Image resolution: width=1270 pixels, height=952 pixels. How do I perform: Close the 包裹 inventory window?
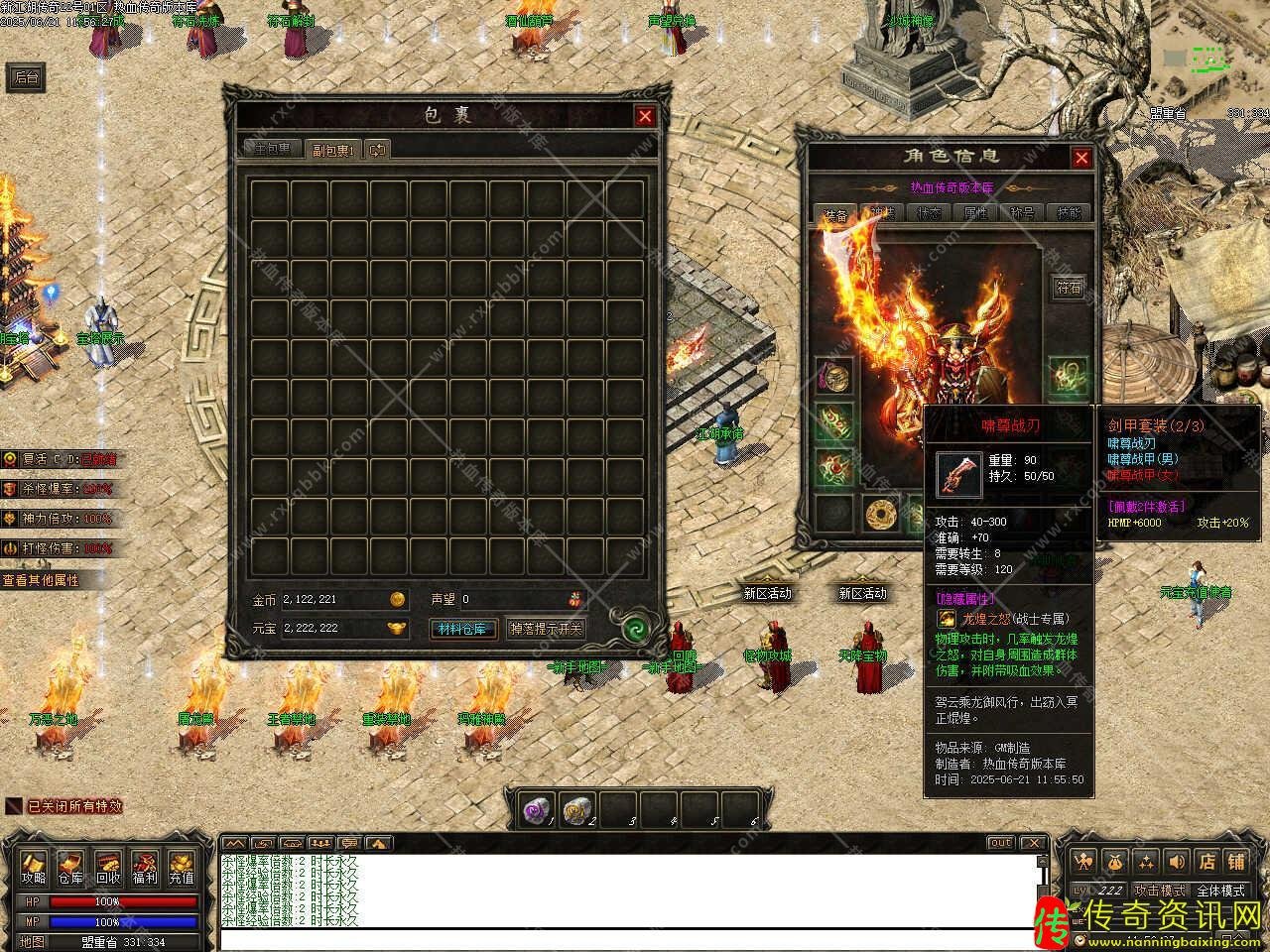[x=645, y=116]
